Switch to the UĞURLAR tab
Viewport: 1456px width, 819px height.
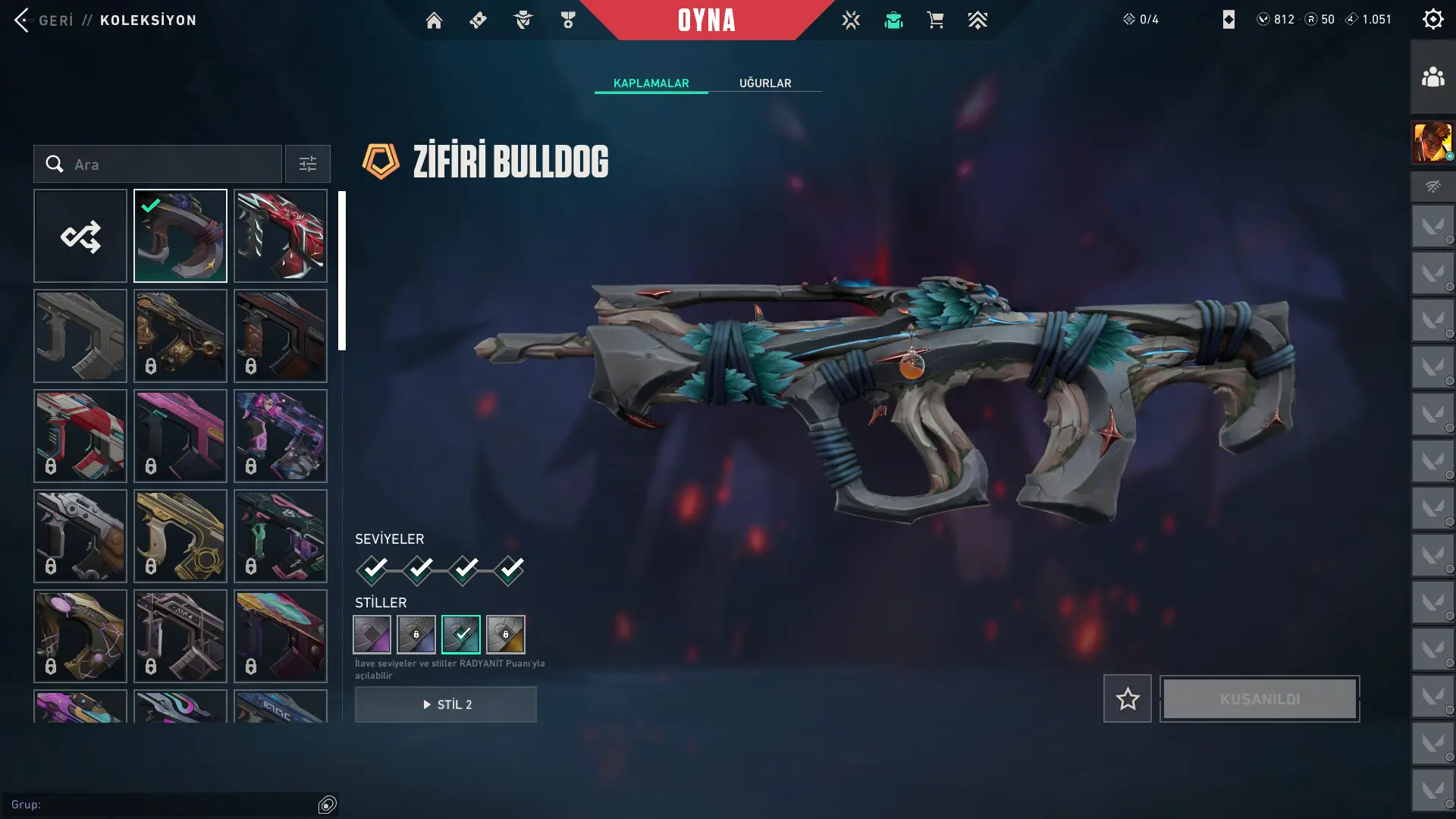765,83
